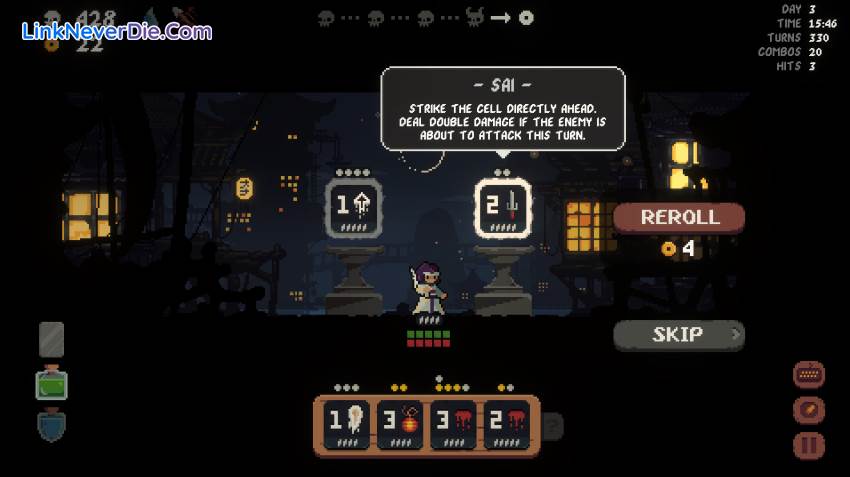Choose the Sai tile on the pedestal

click(502, 209)
